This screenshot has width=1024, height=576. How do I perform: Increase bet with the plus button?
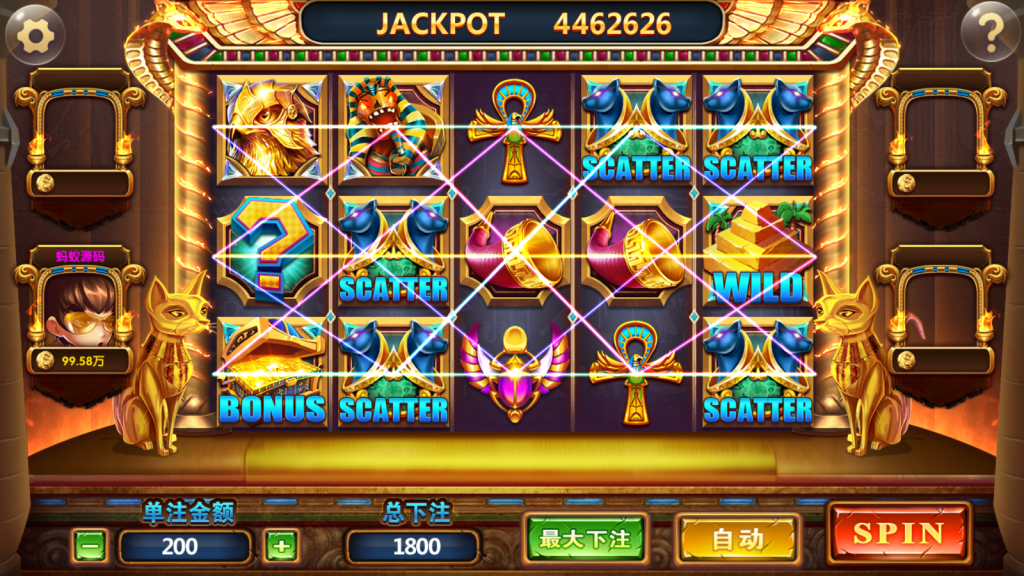(281, 546)
